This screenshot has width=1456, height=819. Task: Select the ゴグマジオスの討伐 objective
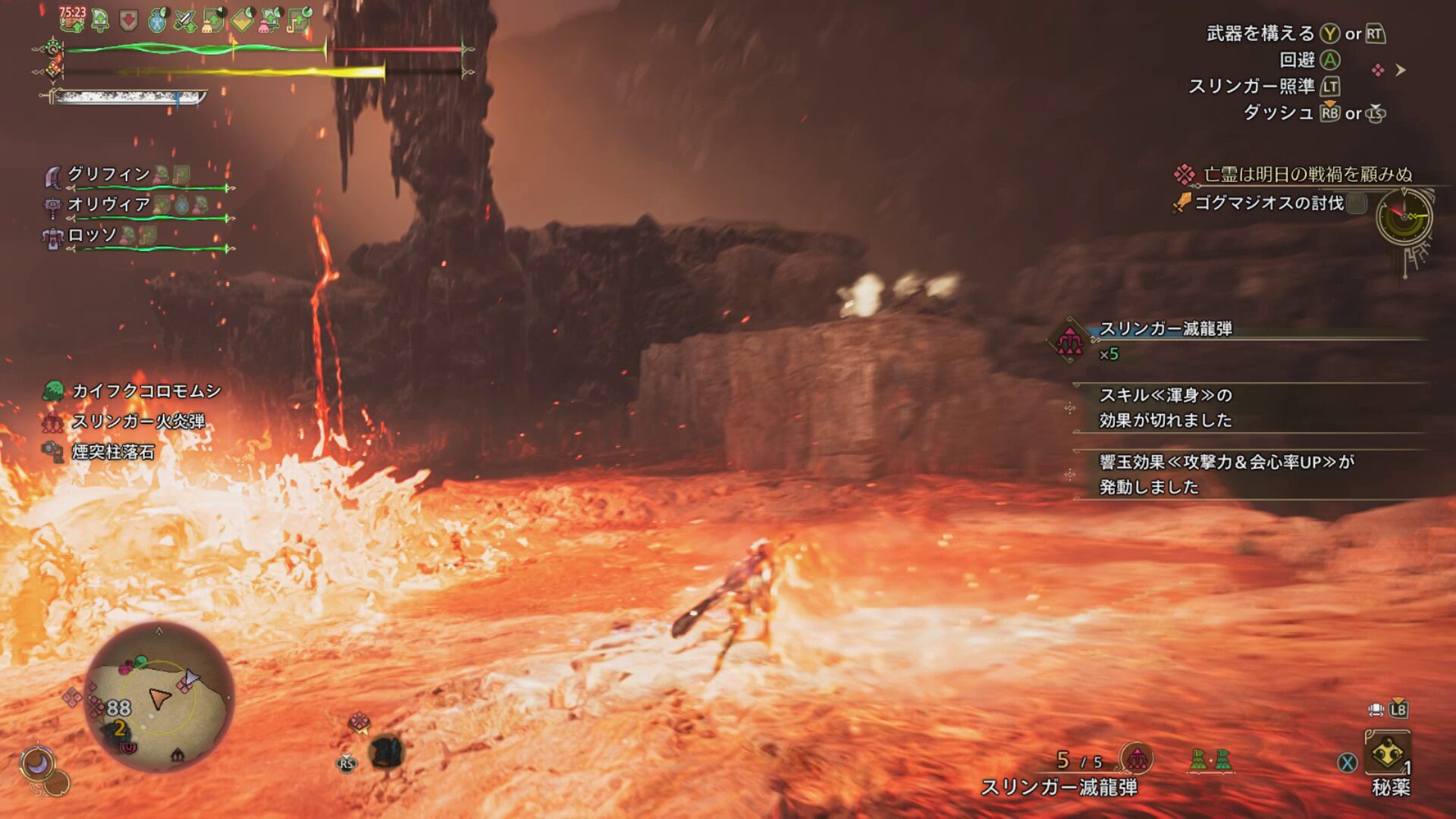[1269, 203]
